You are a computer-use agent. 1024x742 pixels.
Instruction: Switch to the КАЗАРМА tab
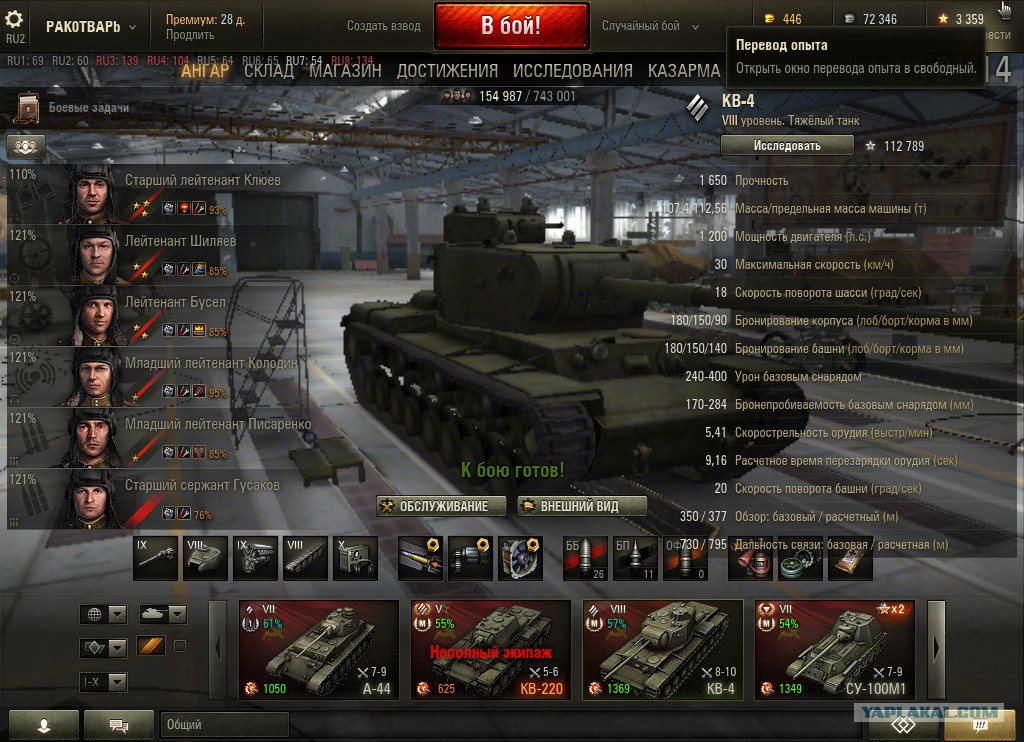point(684,70)
